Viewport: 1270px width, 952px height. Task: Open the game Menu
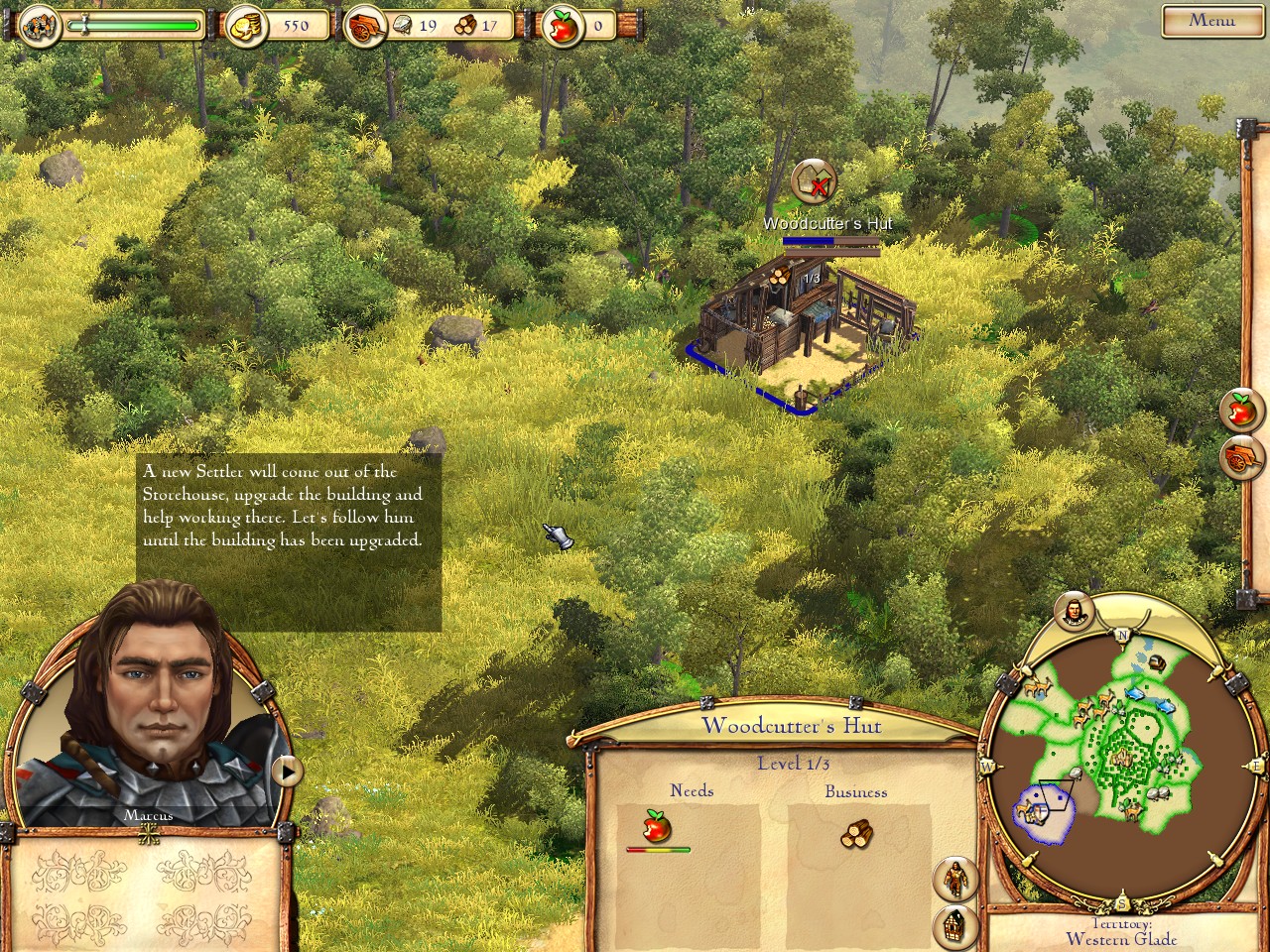tap(1210, 20)
